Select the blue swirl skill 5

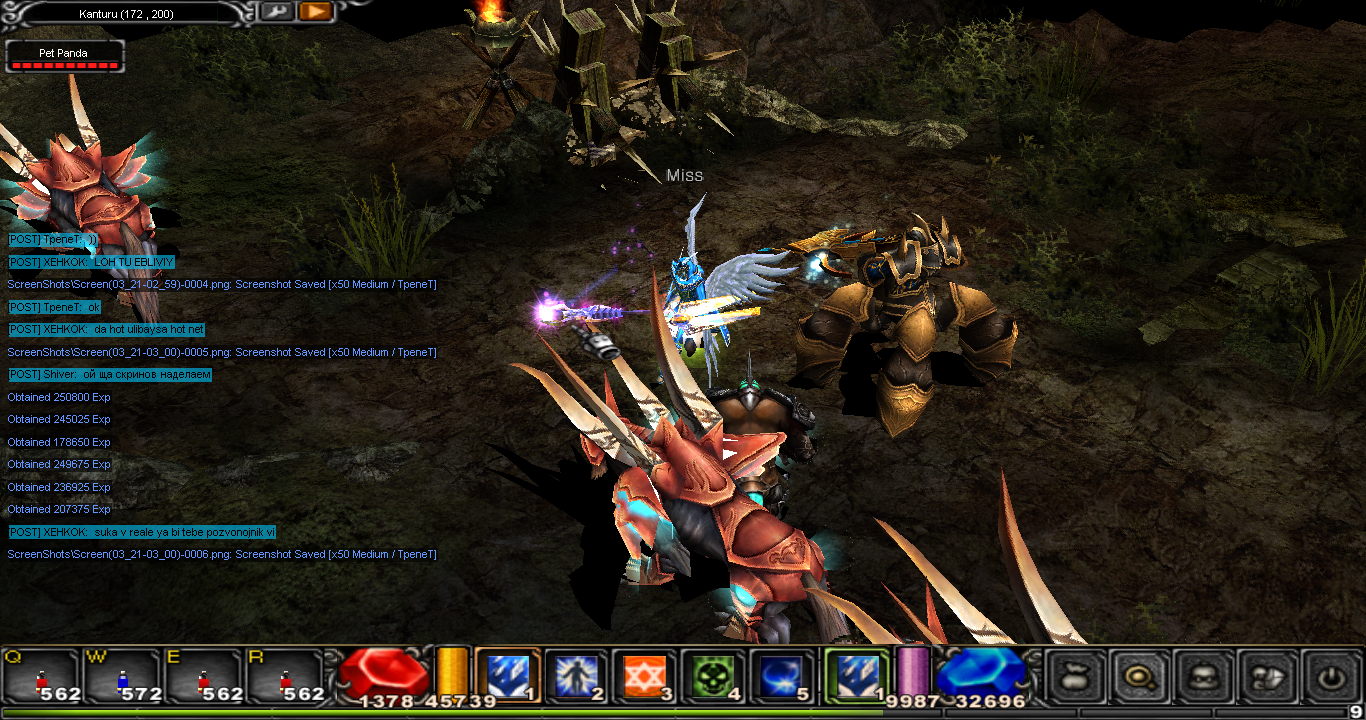(780, 677)
